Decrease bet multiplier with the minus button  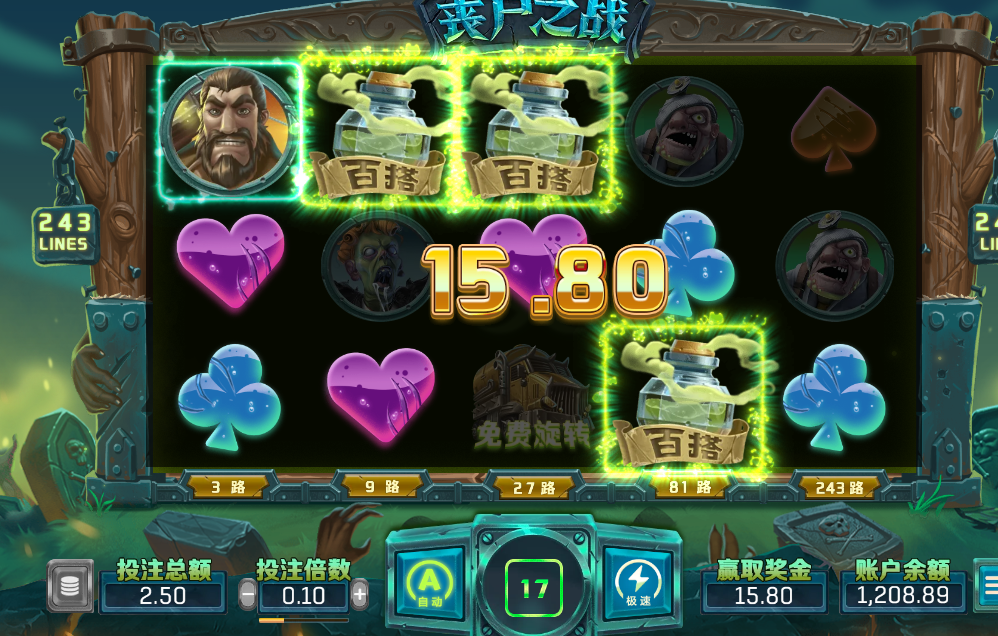pyautogui.click(x=247, y=596)
